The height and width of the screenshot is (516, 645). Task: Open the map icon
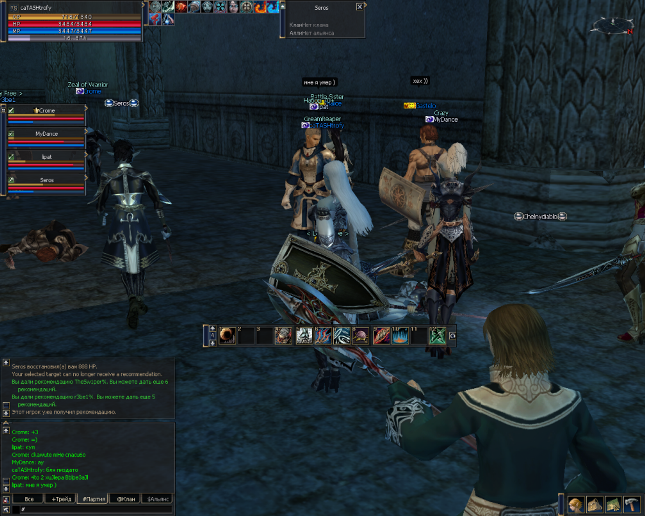click(613, 505)
